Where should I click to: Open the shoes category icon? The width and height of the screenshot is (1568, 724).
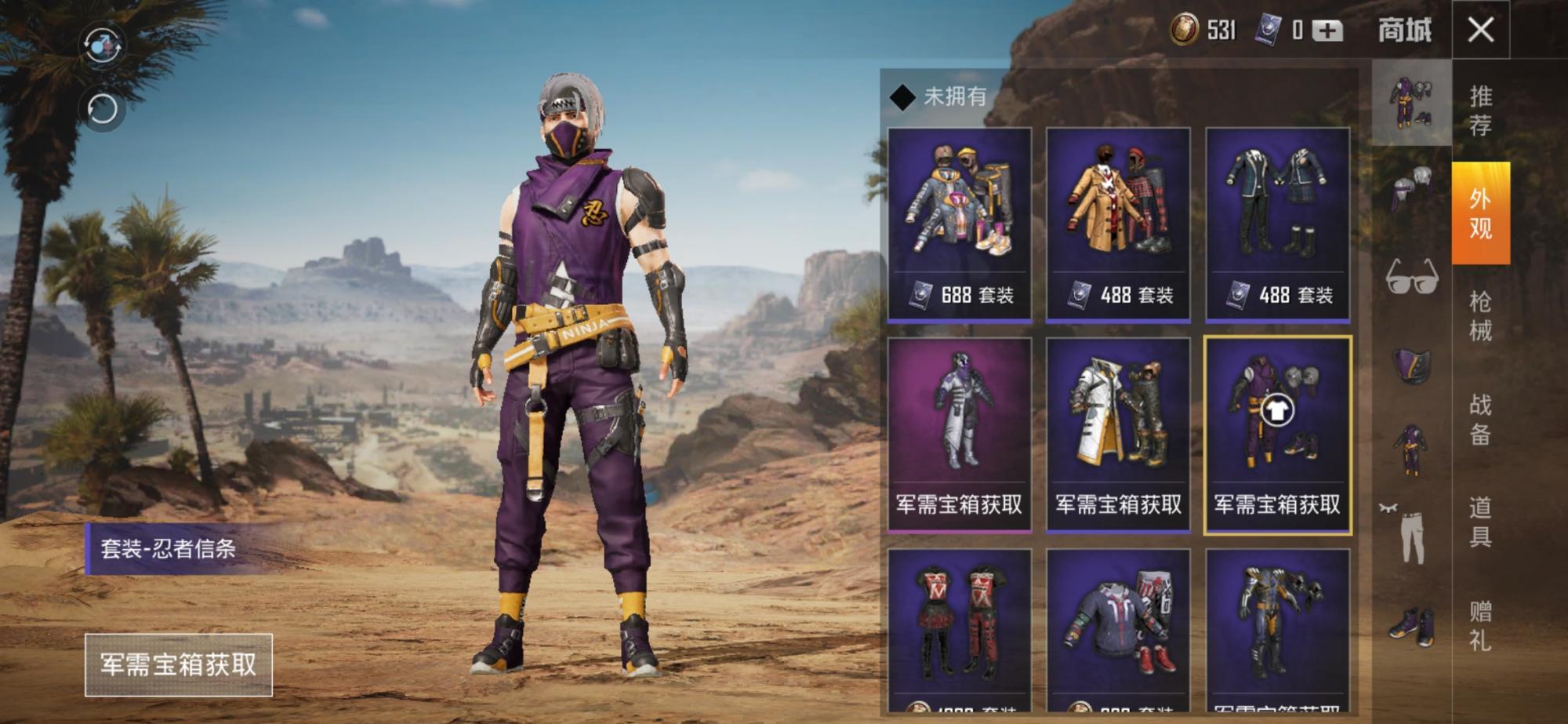1412,626
